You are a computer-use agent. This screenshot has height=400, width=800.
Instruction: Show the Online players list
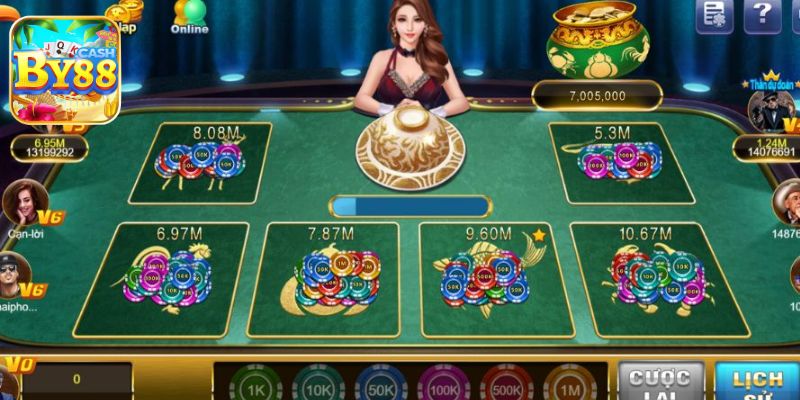point(188,15)
